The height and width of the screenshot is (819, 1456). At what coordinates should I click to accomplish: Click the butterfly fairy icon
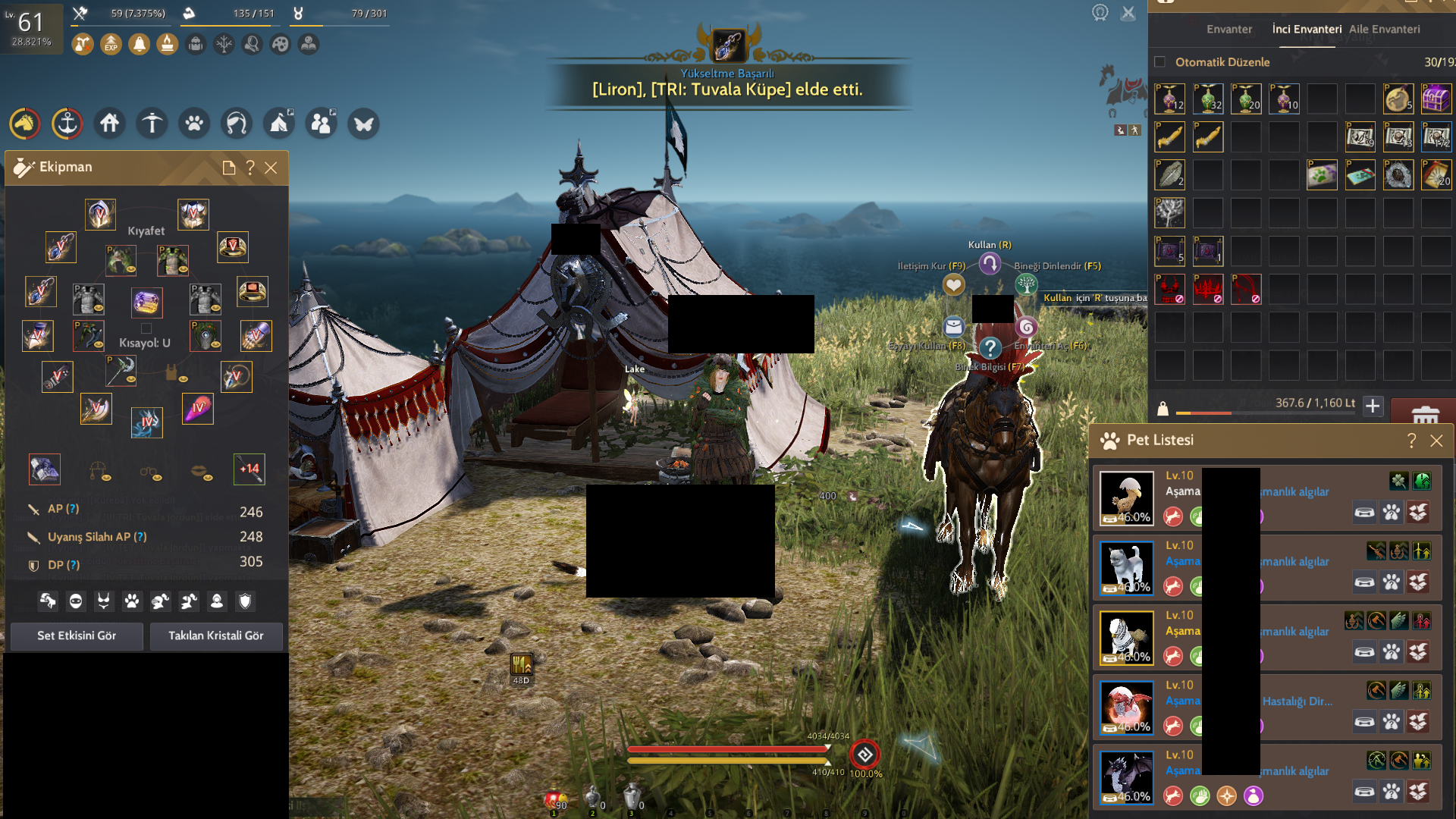click(x=363, y=124)
